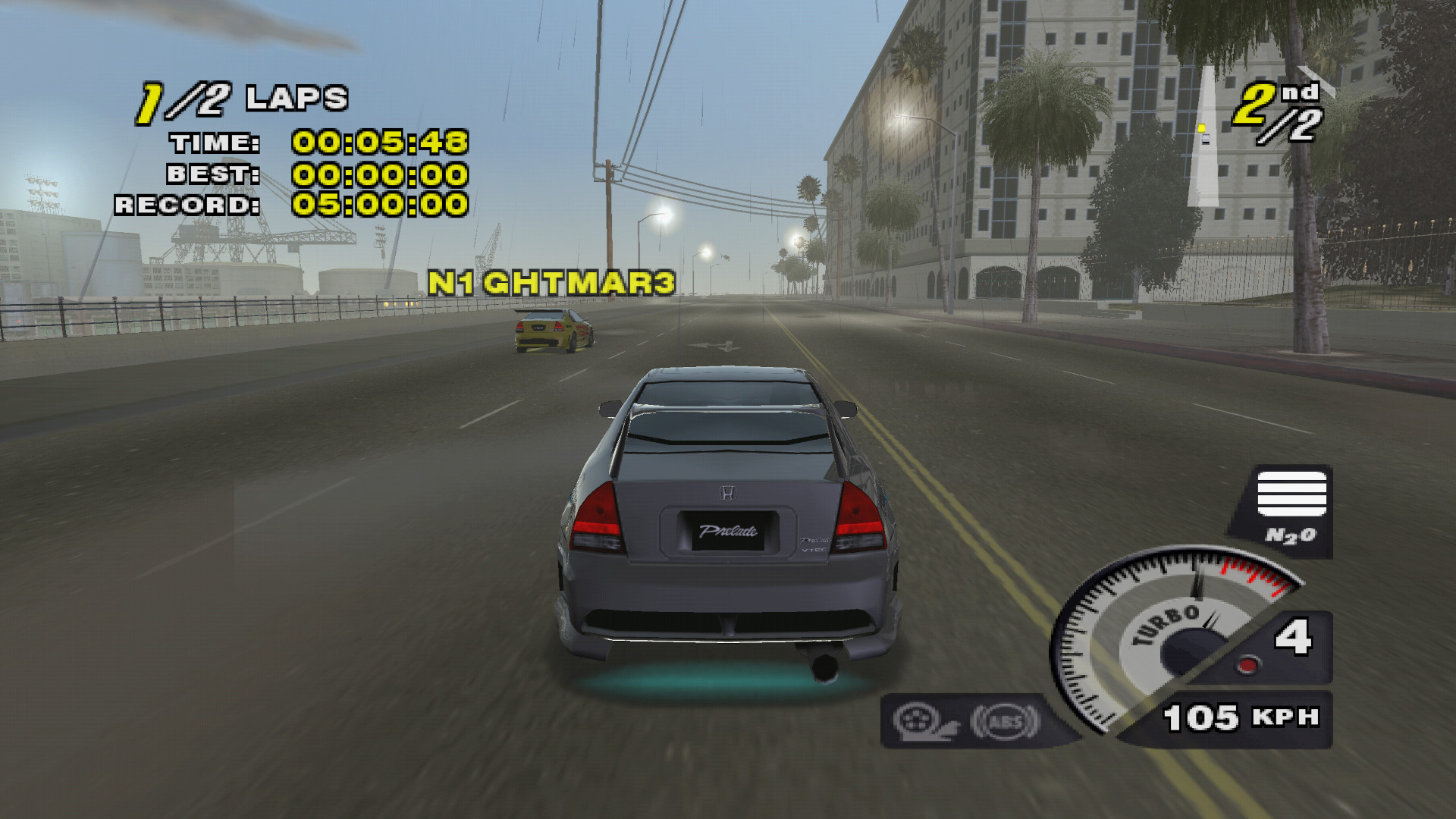Viewport: 1456px width, 819px height.
Task: Select the N1GHTMAR3 opponent name tag
Action: [551, 284]
